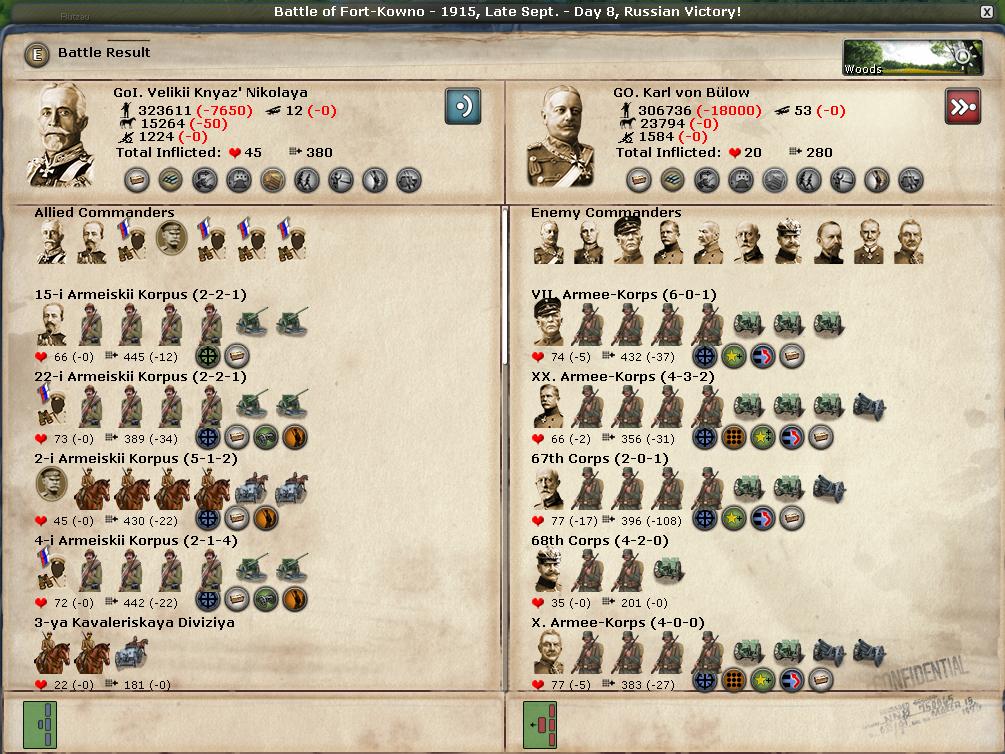Pick the 68th Corps commander portrait
This screenshot has height=754, width=1005.
pos(549,569)
